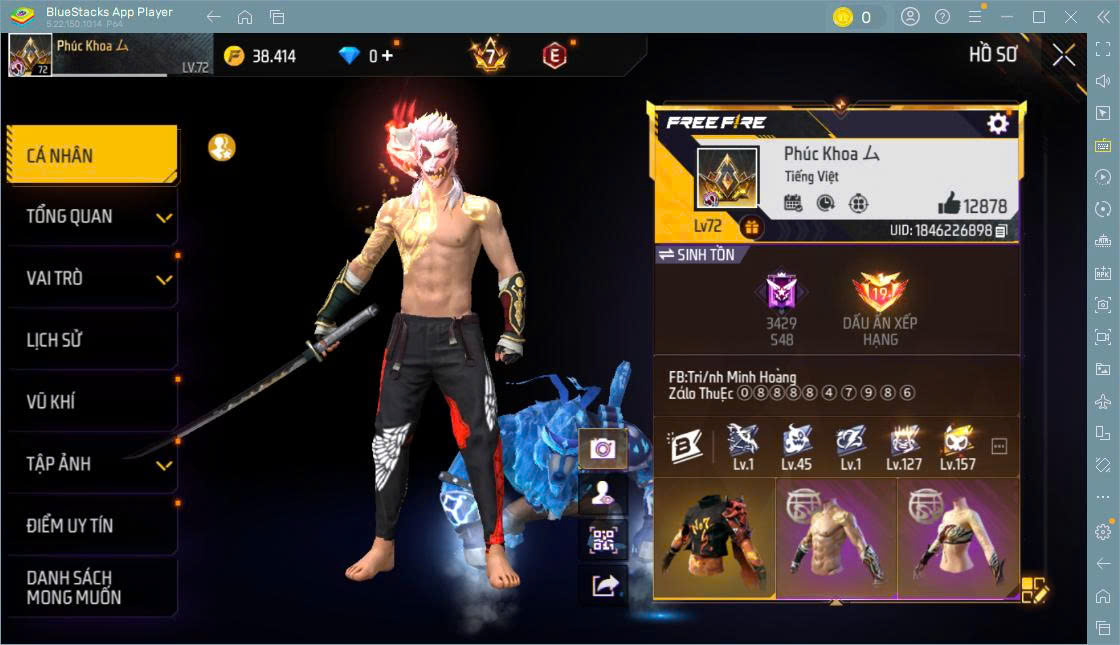Screen dimensions: 1120x645
Task: Share the profile via share button
Action: pos(603,585)
